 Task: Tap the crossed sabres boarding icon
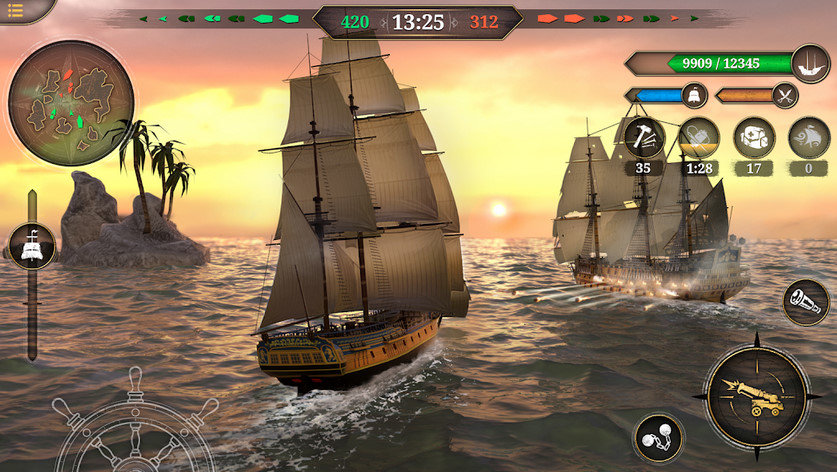click(x=786, y=96)
